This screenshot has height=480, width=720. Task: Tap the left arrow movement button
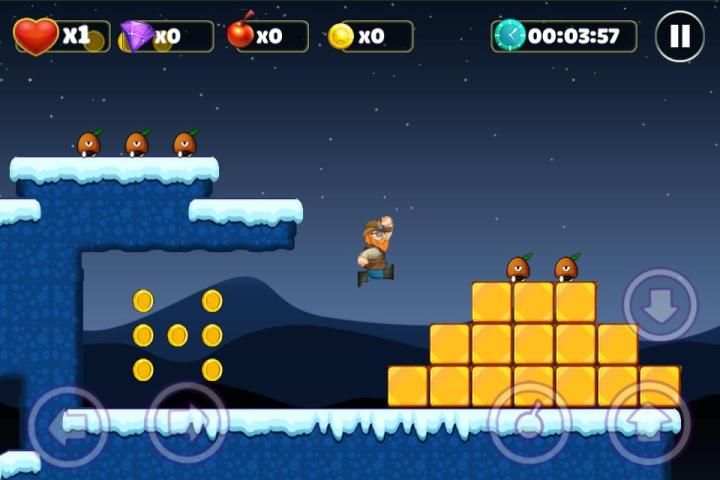click(x=68, y=425)
